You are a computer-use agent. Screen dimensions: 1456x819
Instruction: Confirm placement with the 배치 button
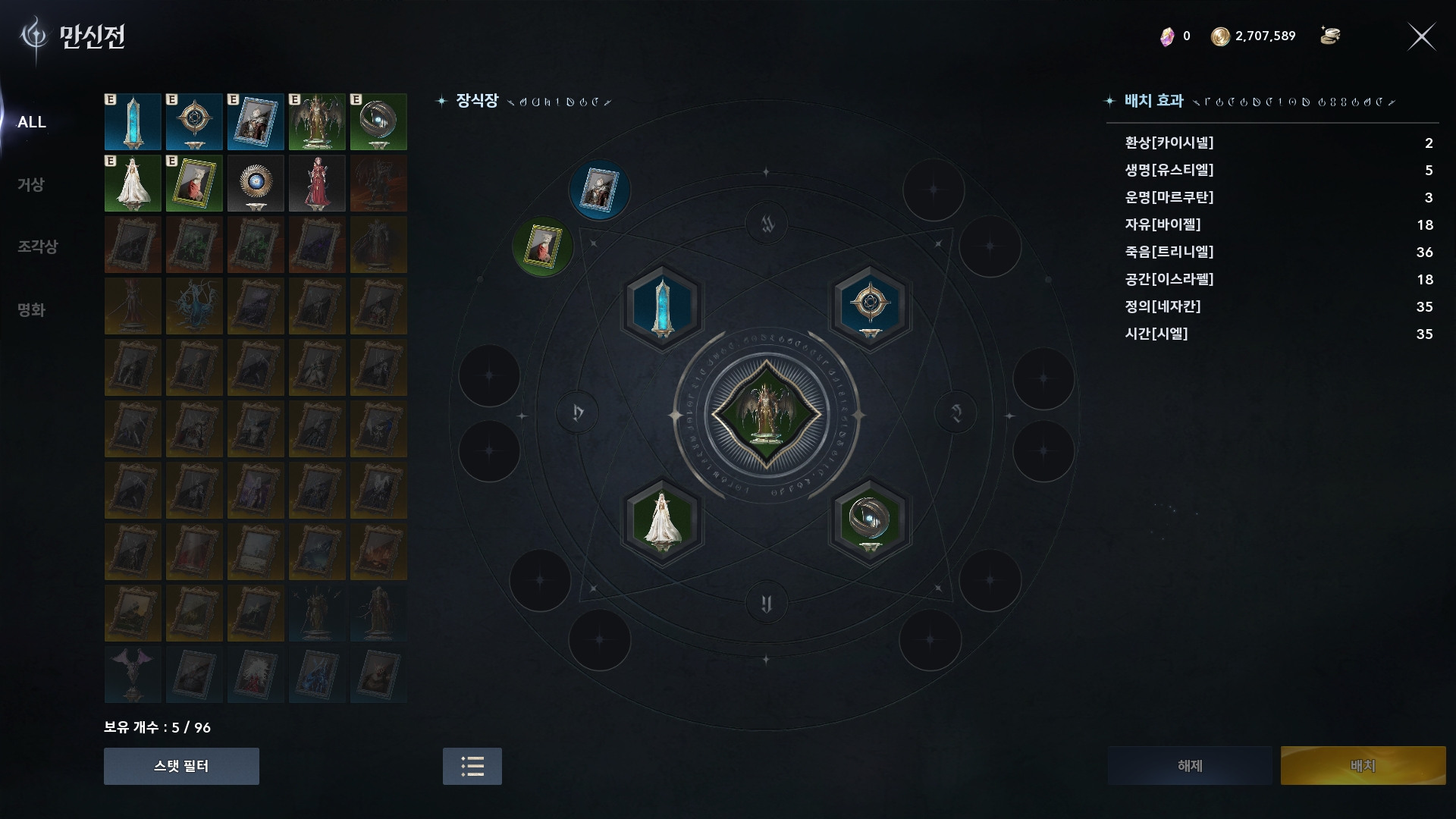point(1363,766)
